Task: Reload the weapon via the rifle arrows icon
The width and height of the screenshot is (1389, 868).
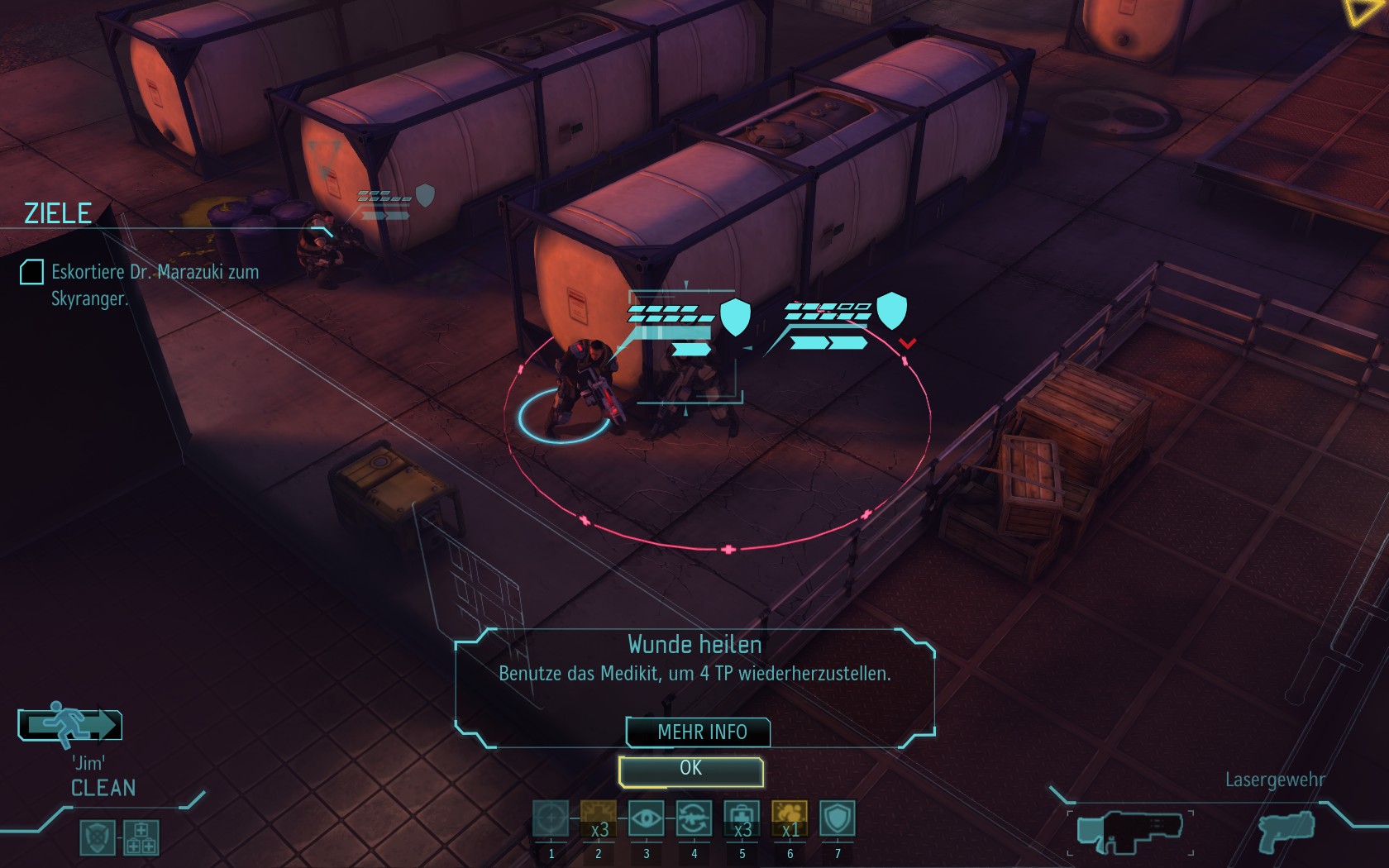Action: 694,819
